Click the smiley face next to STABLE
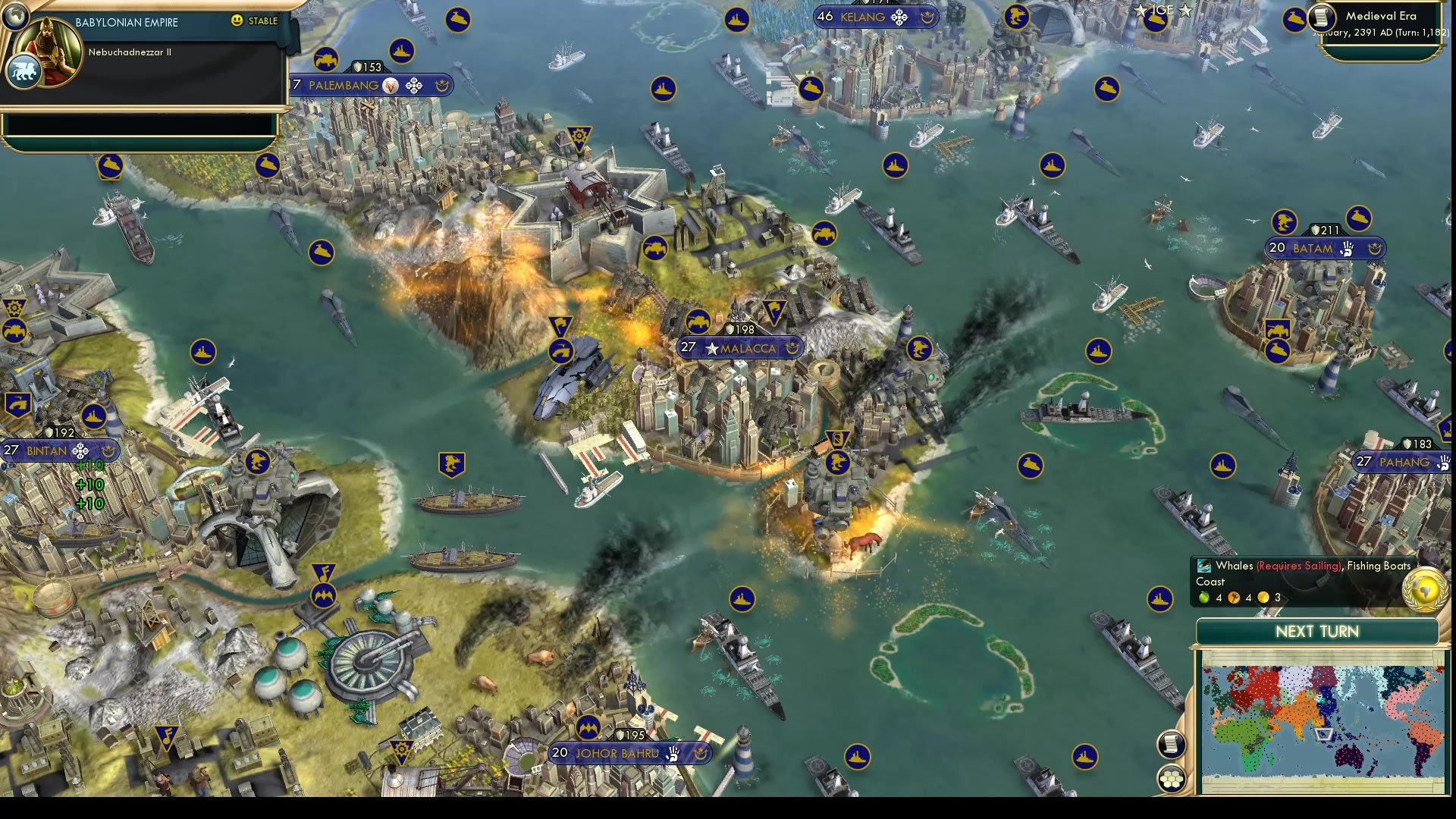Viewport: 1456px width, 819px height. pyautogui.click(x=236, y=21)
